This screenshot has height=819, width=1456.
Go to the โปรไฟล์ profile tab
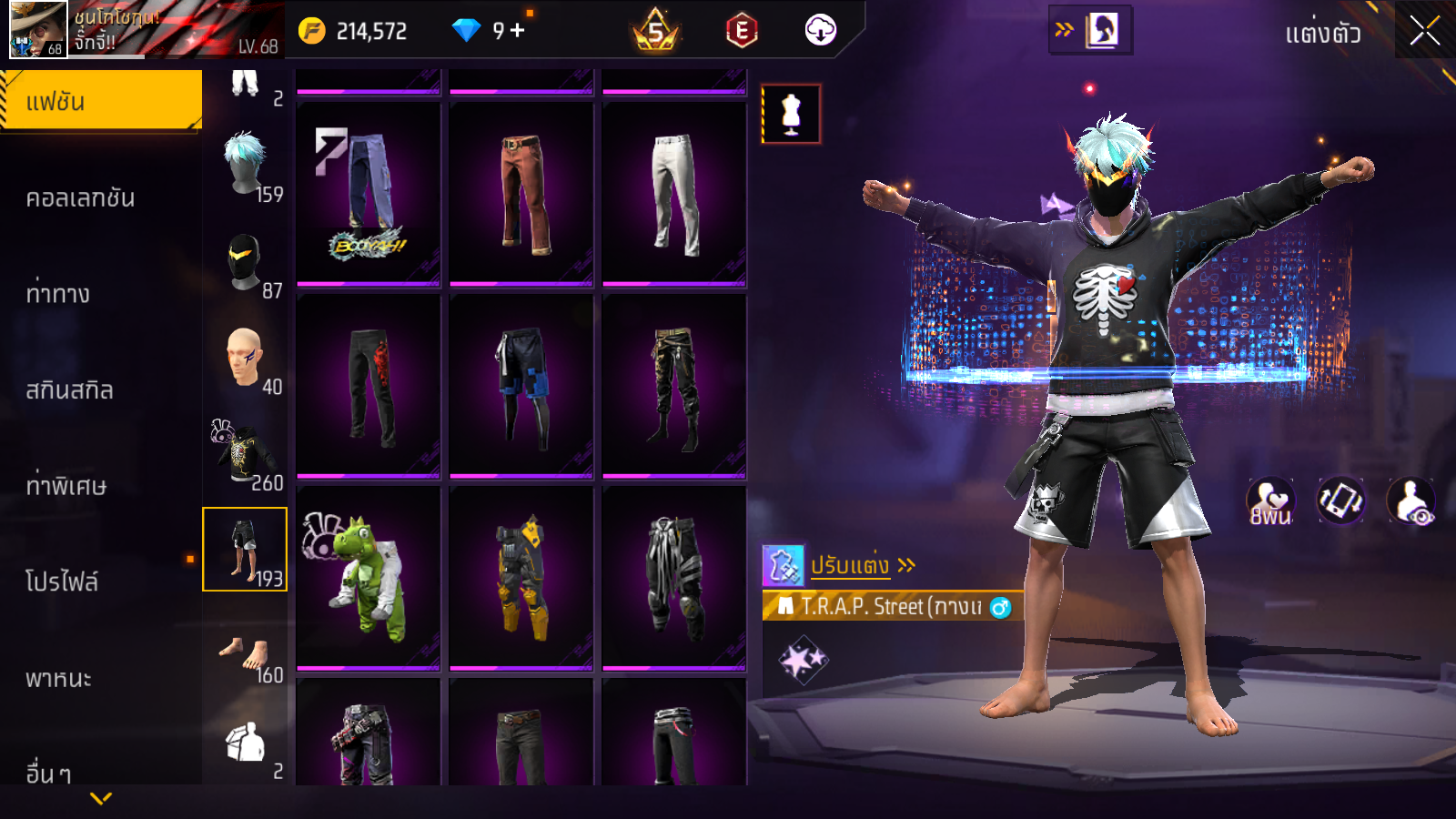[62, 581]
